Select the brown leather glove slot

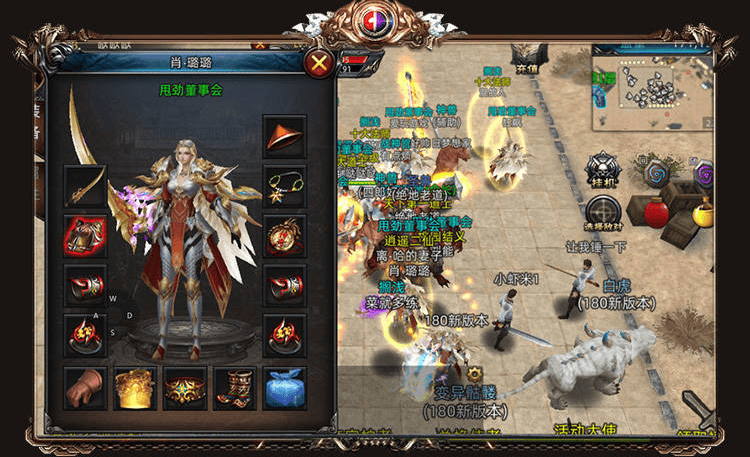(x=85, y=387)
